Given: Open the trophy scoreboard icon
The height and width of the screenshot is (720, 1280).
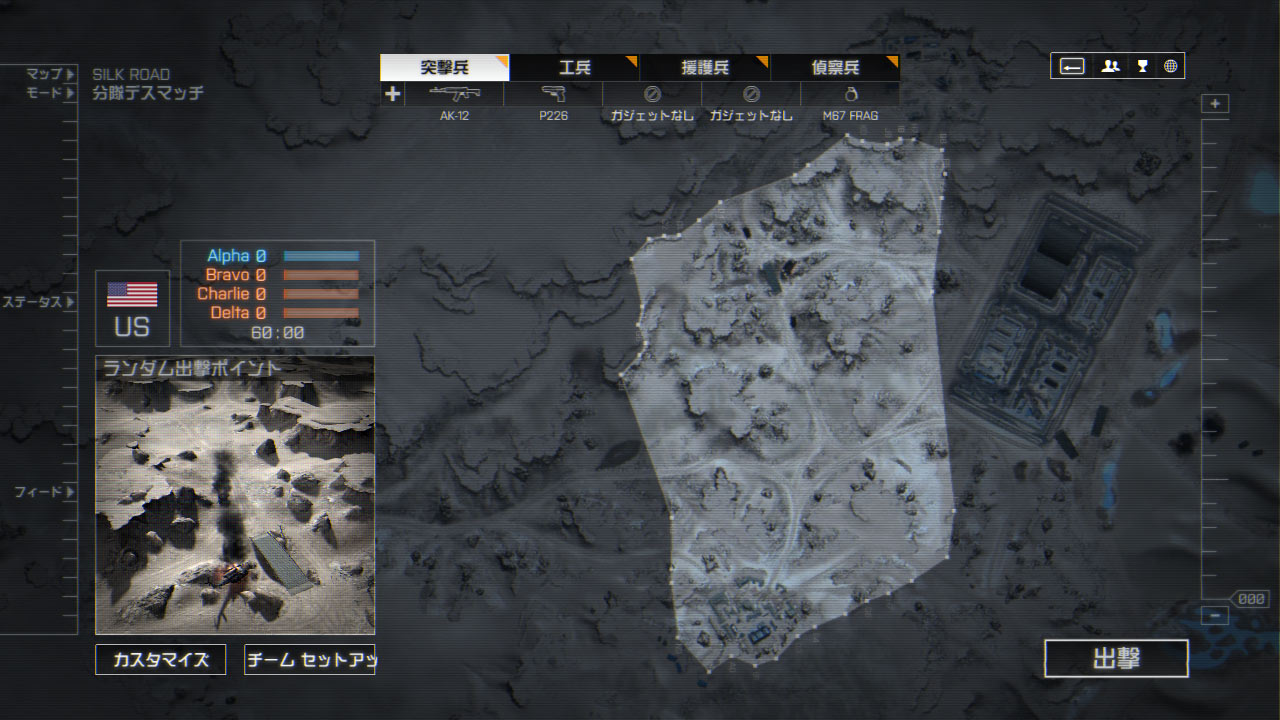Looking at the screenshot, I should click(1142, 66).
